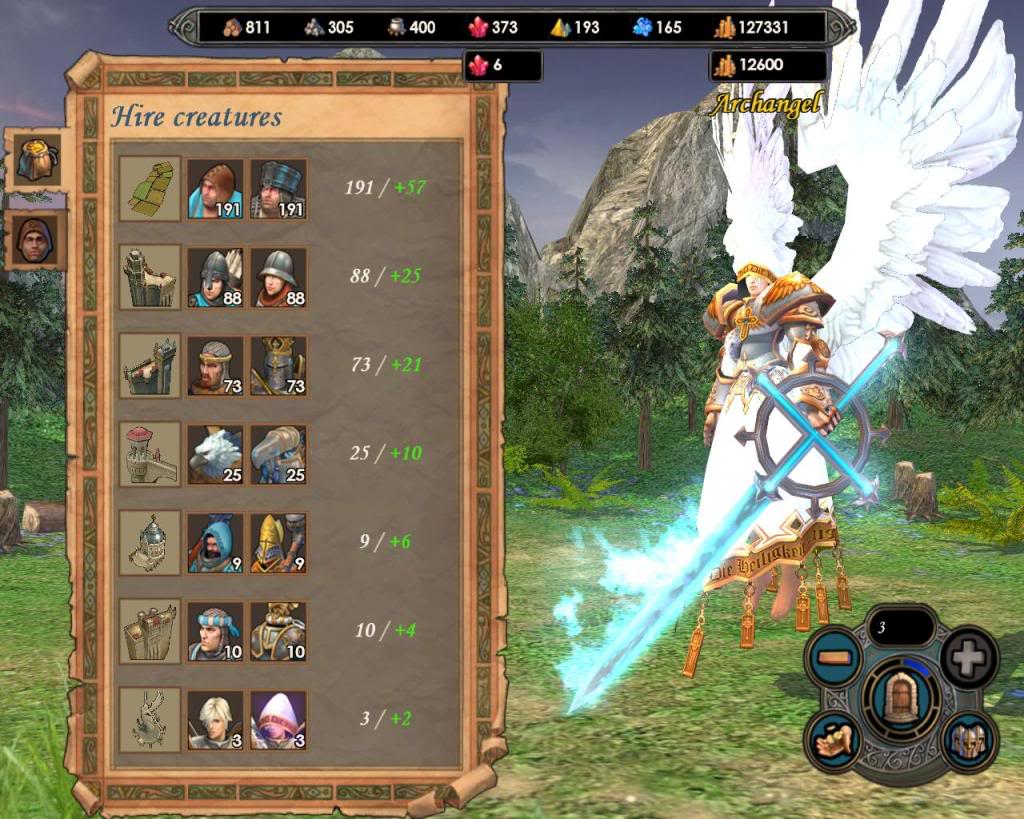The height and width of the screenshot is (819, 1024).
Task: Select the Cavalier portrait with blue headband
Action: [x=215, y=630]
